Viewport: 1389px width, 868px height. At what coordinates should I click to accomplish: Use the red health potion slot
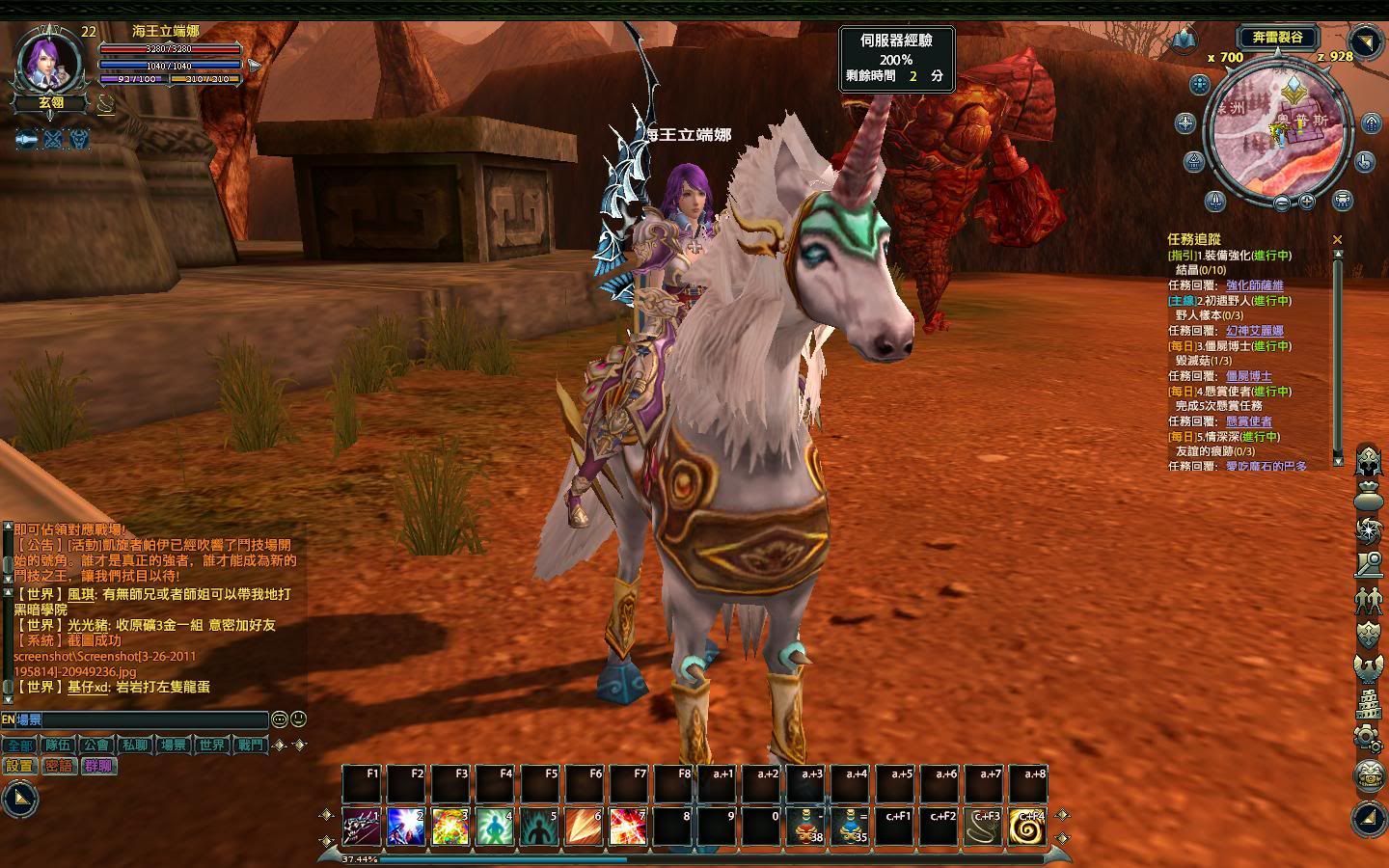coord(806,827)
